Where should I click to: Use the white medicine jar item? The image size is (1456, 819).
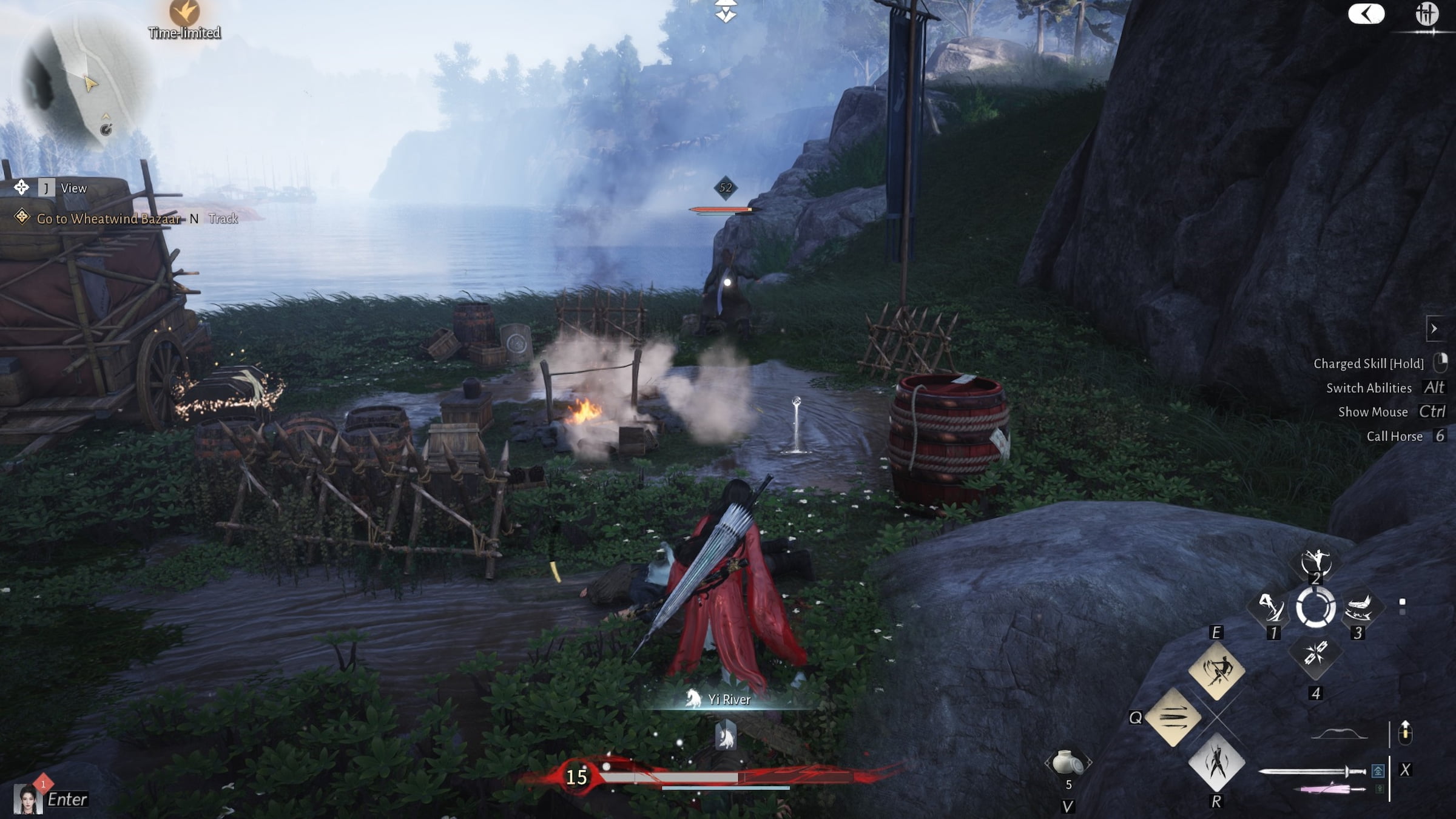click(x=1068, y=763)
